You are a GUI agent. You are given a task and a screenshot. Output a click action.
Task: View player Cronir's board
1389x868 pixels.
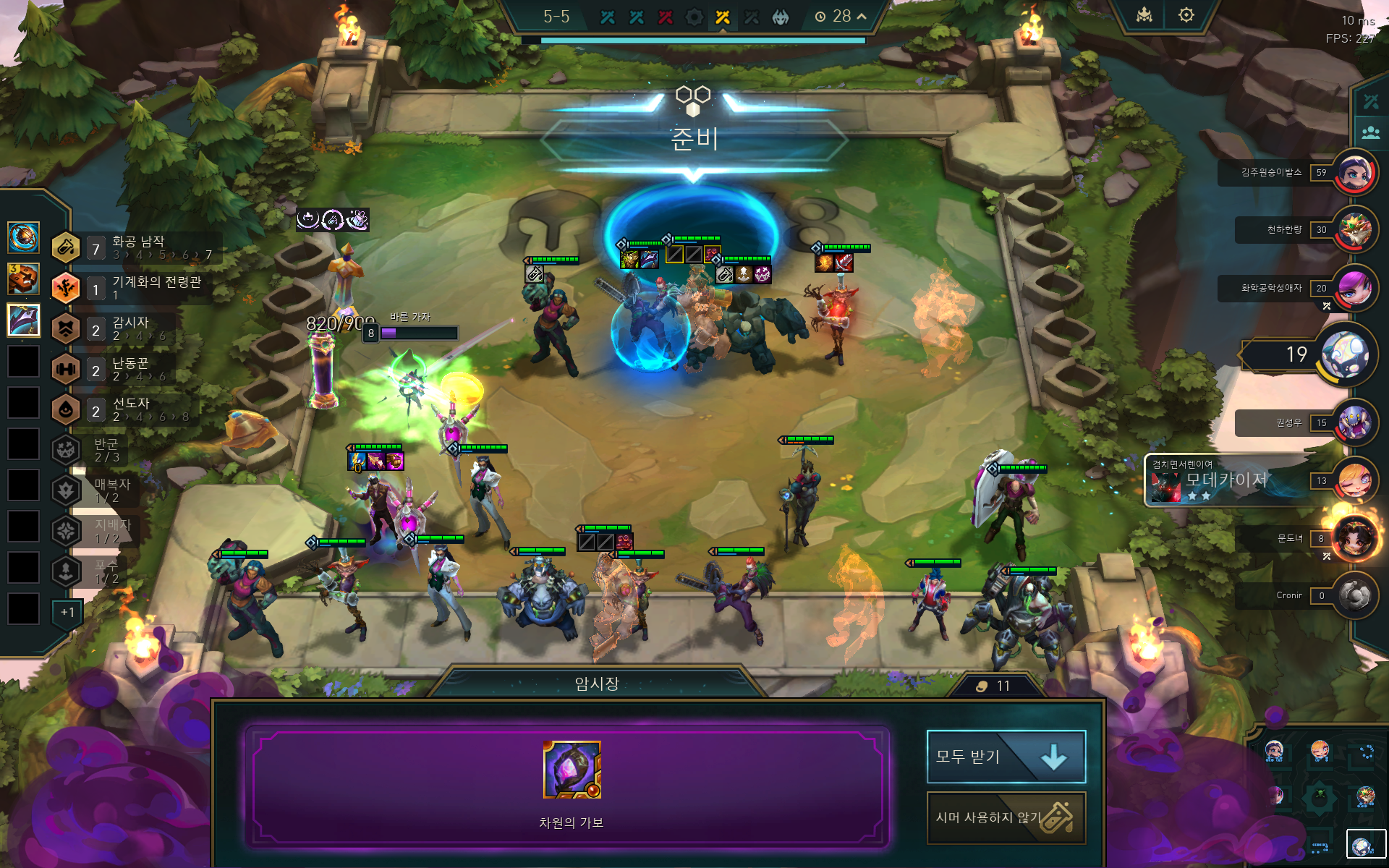pos(1355,595)
